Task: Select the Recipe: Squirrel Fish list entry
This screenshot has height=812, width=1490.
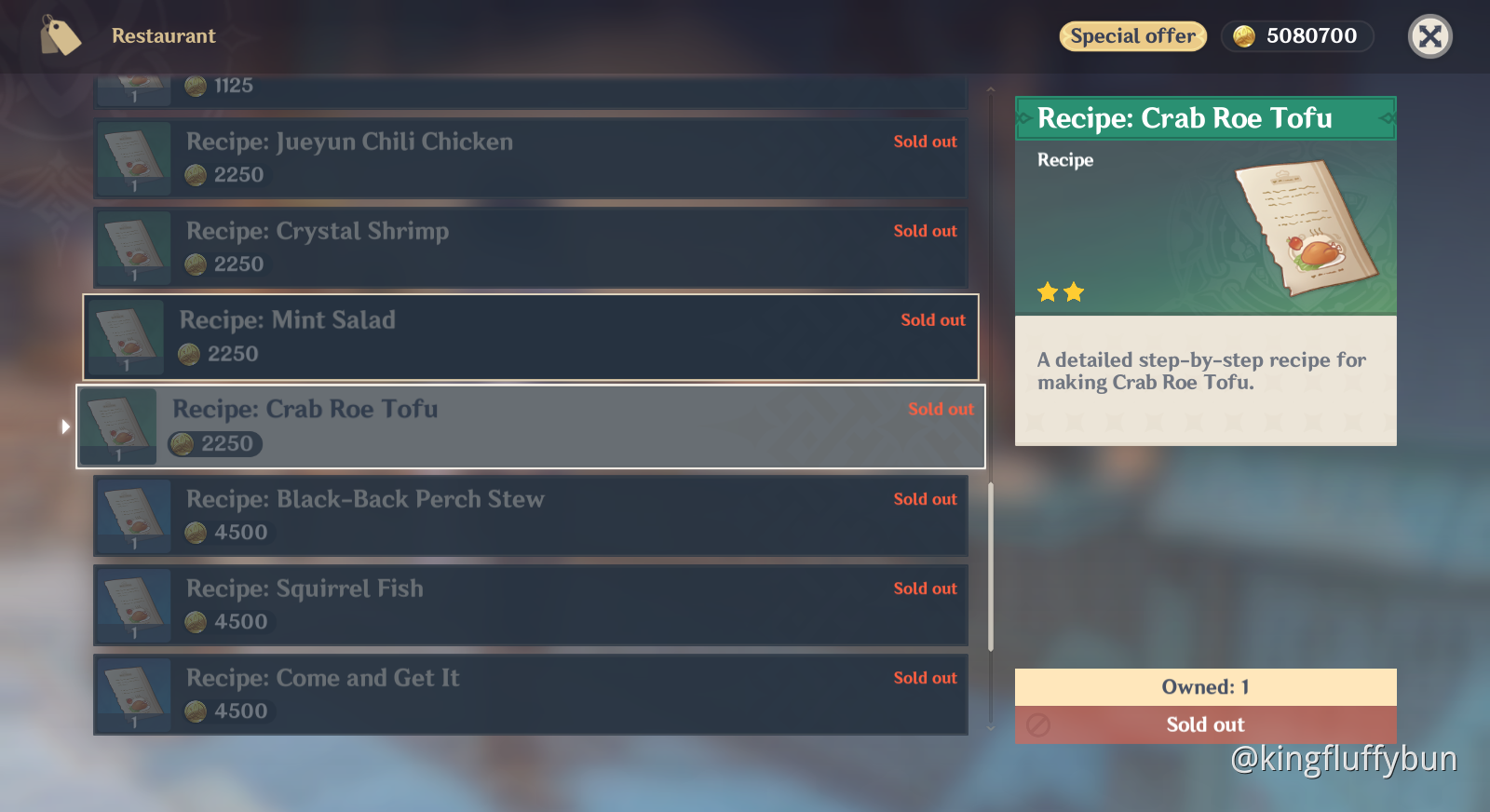Action: 529,603
